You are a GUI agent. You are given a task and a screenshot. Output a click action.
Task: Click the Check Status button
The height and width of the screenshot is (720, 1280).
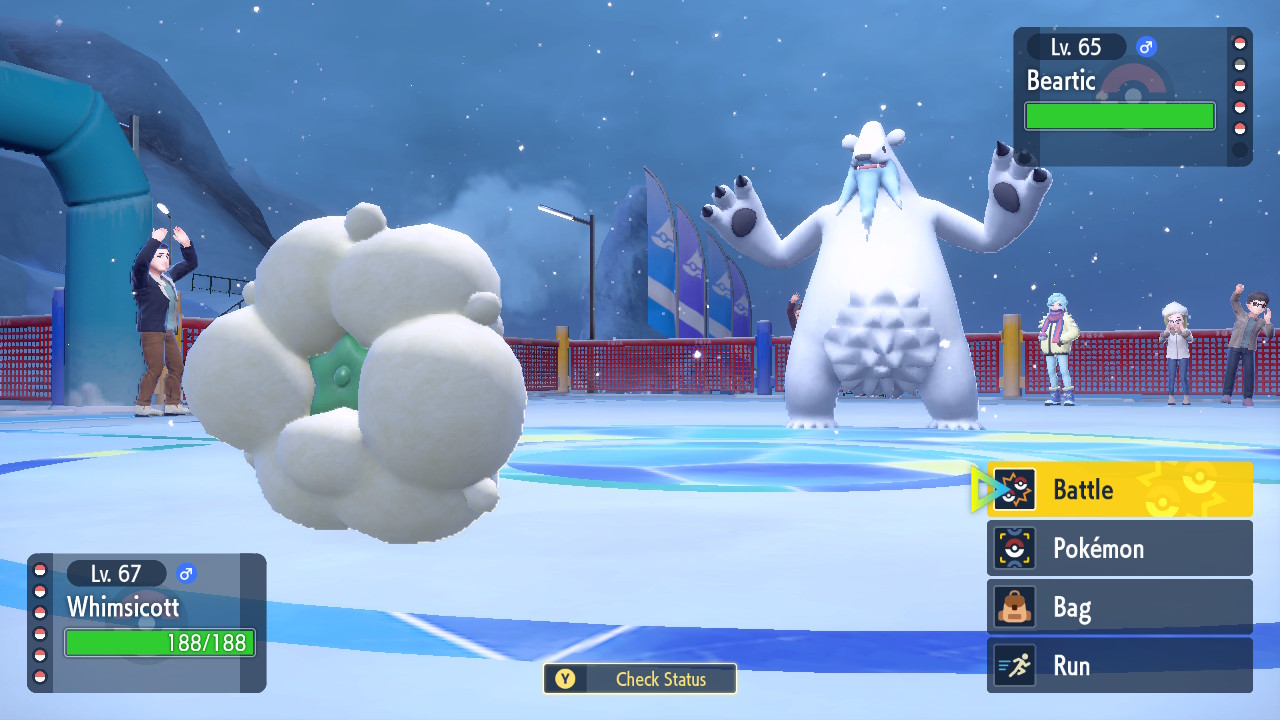pyautogui.click(x=640, y=679)
